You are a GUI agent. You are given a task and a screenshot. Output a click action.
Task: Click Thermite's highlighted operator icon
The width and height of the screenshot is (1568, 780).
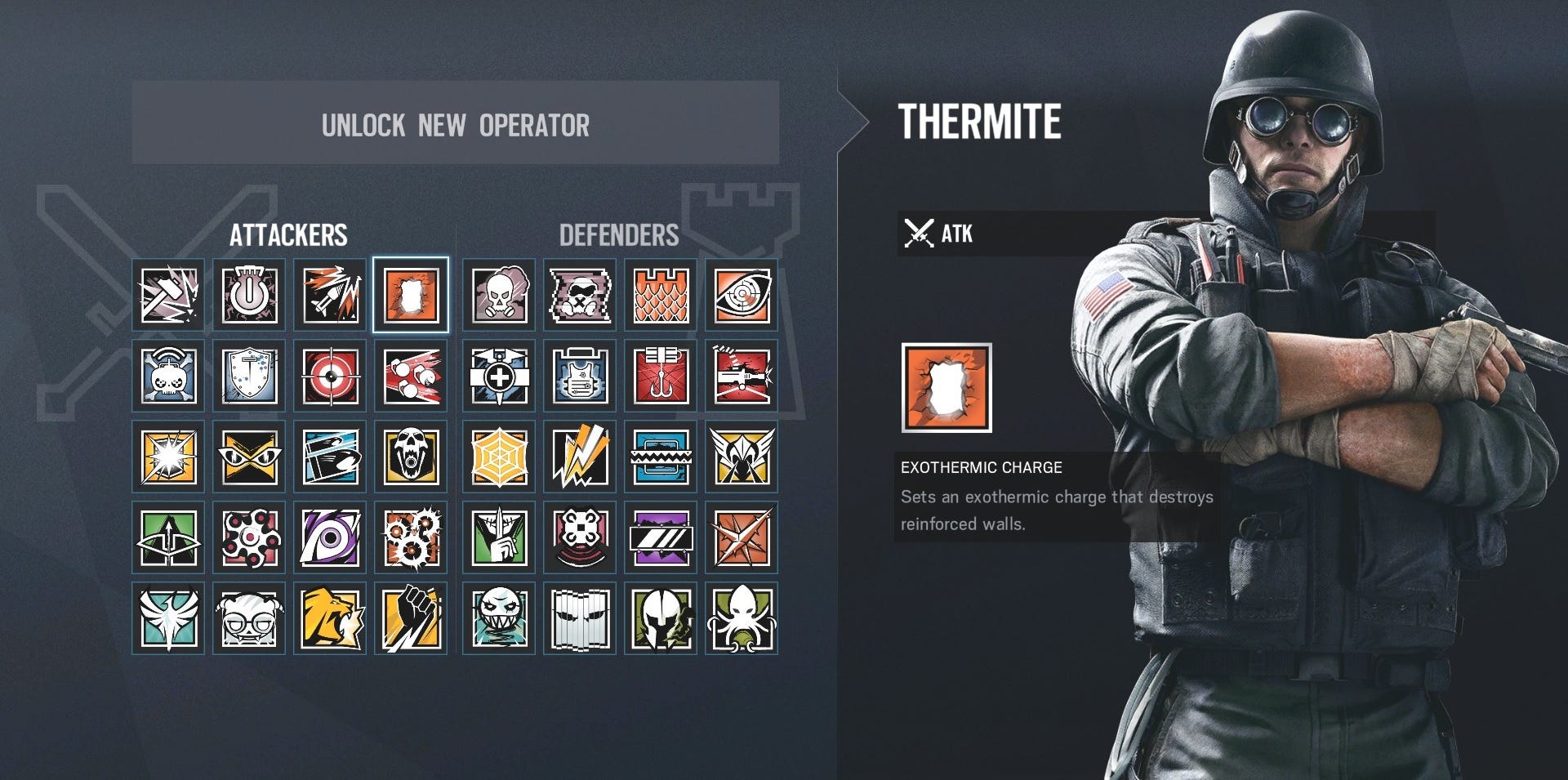point(412,295)
